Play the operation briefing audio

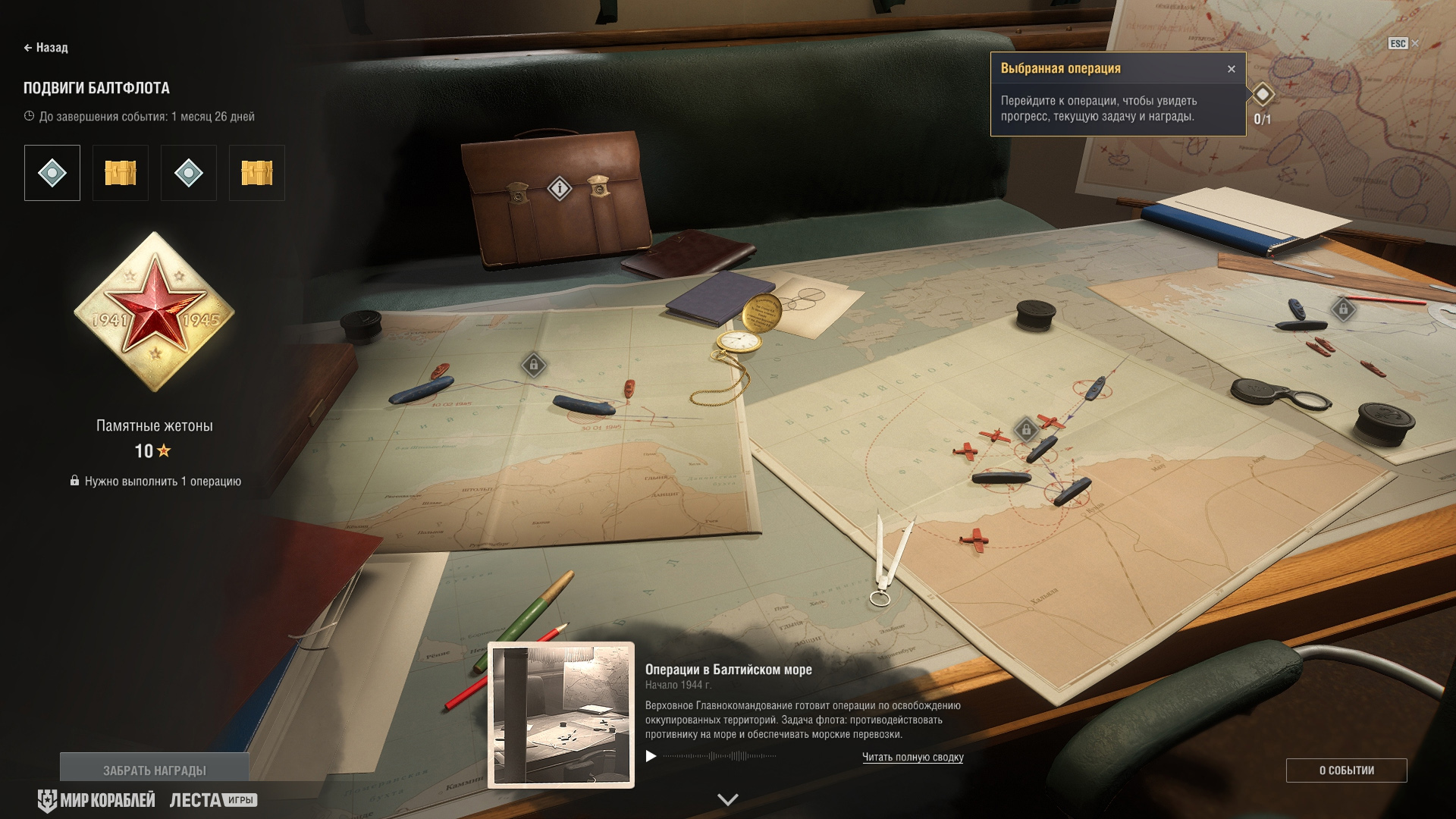pos(651,756)
